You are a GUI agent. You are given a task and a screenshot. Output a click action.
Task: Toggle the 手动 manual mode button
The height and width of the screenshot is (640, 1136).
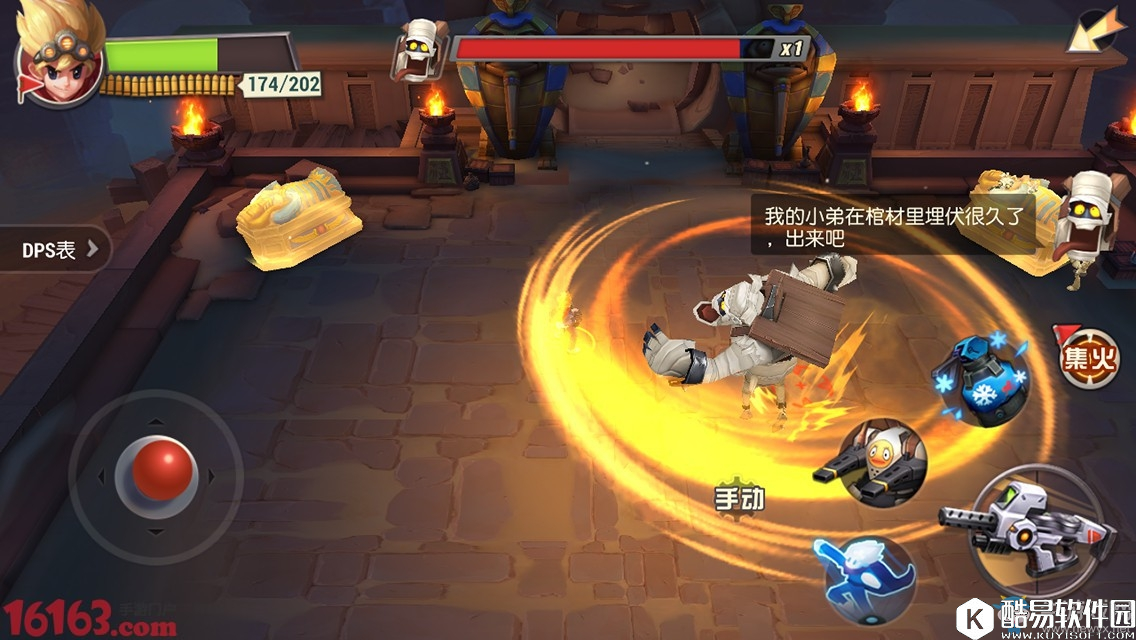(x=739, y=499)
